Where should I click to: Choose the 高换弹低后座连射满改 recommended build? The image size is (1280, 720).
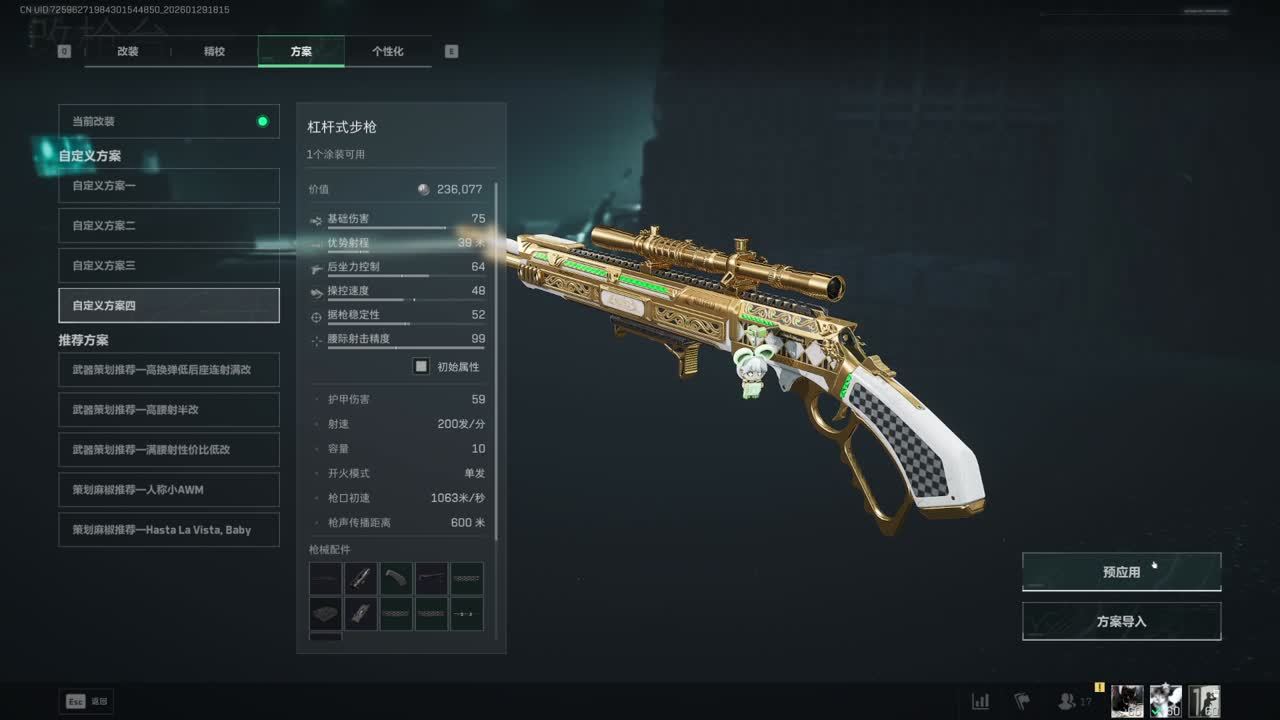[x=168, y=370]
